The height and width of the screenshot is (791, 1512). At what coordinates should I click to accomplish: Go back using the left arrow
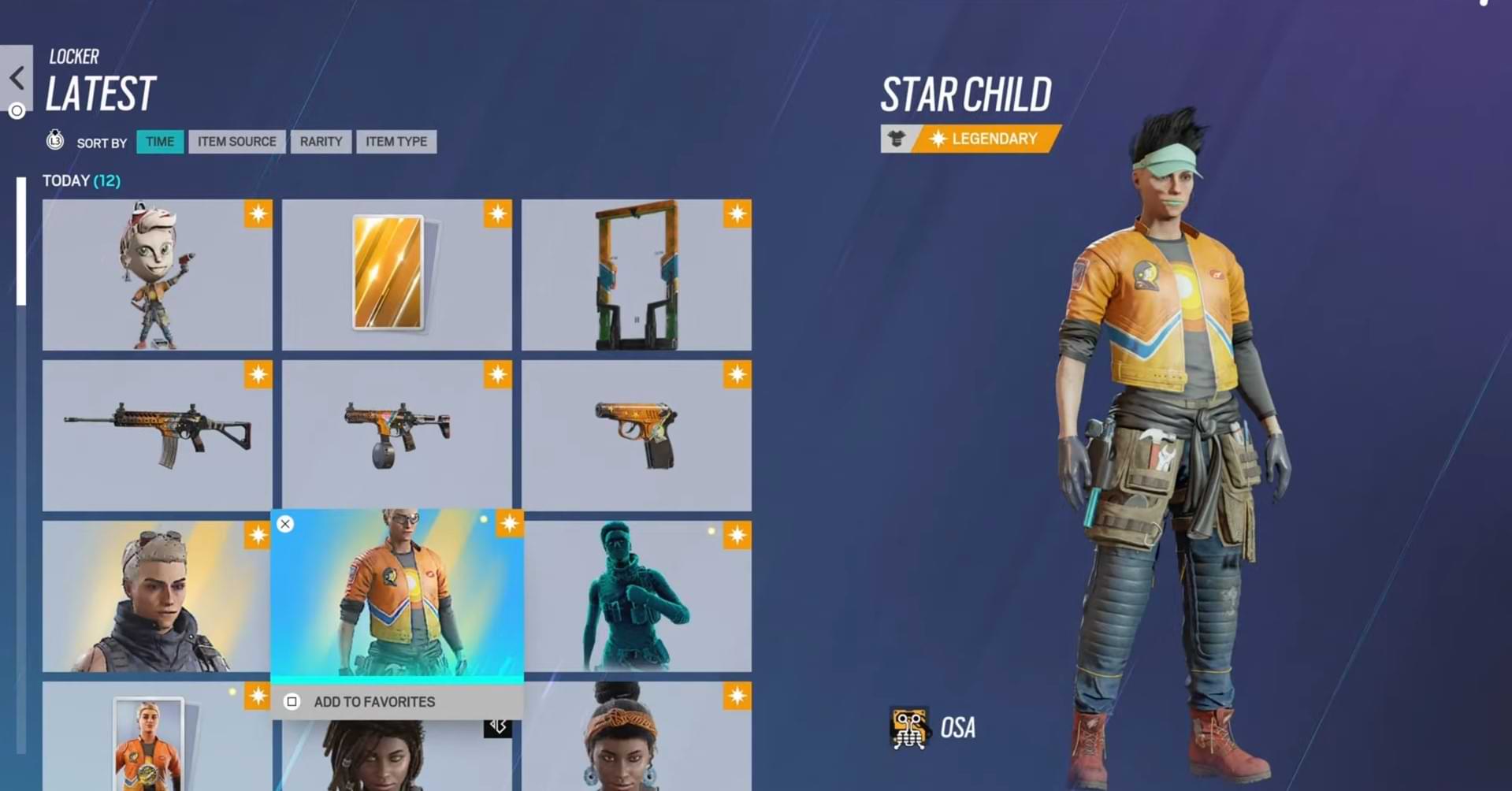(x=17, y=78)
